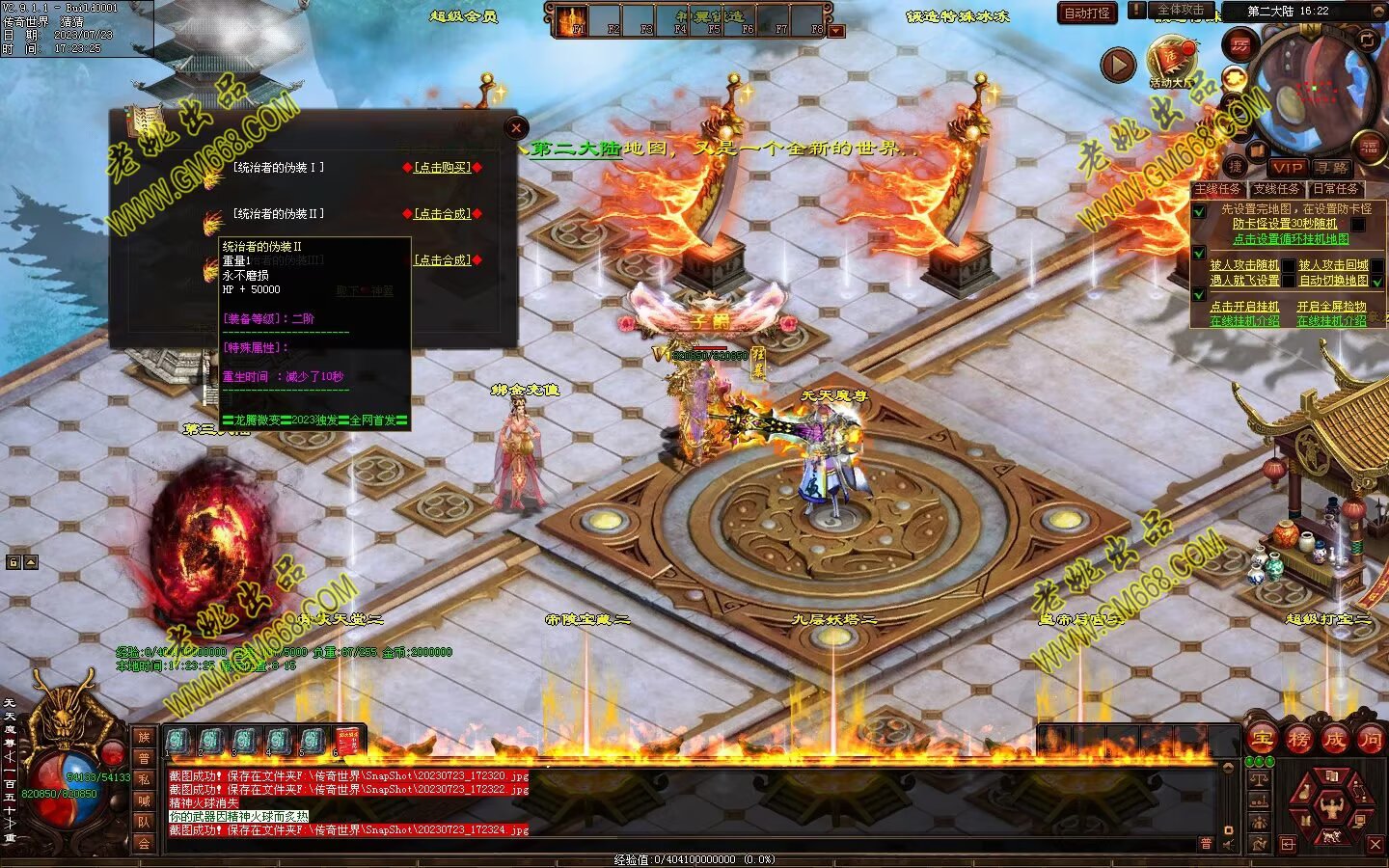The image size is (1389, 868).
Task: Switch to the 支线任务 tab
Action: 1276,189
